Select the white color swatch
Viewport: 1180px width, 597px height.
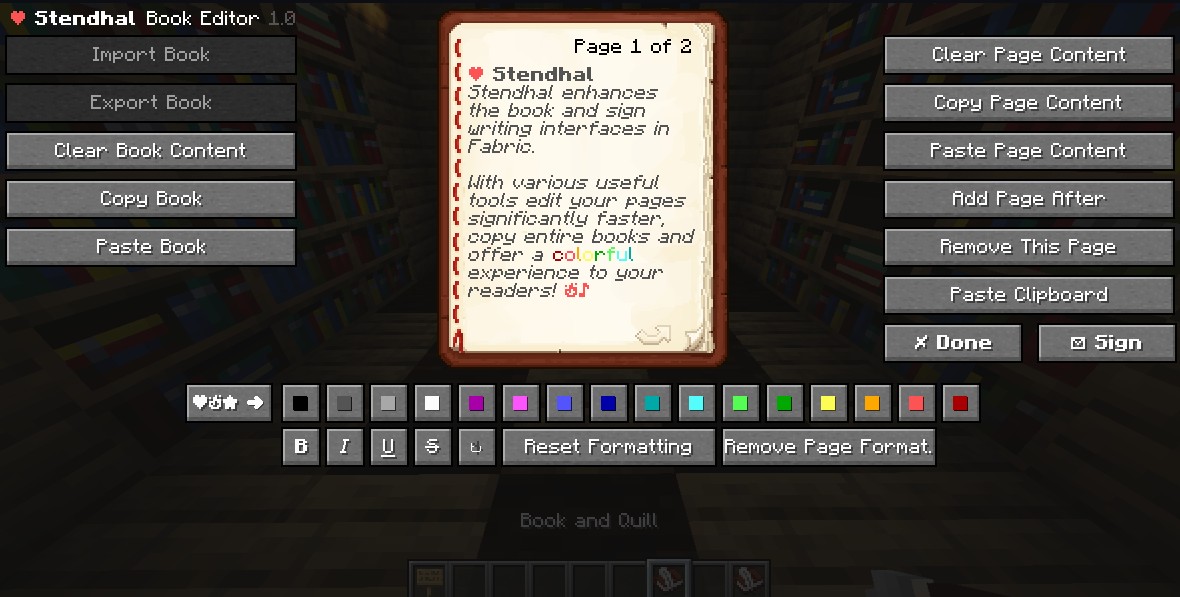click(x=432, y=404)
